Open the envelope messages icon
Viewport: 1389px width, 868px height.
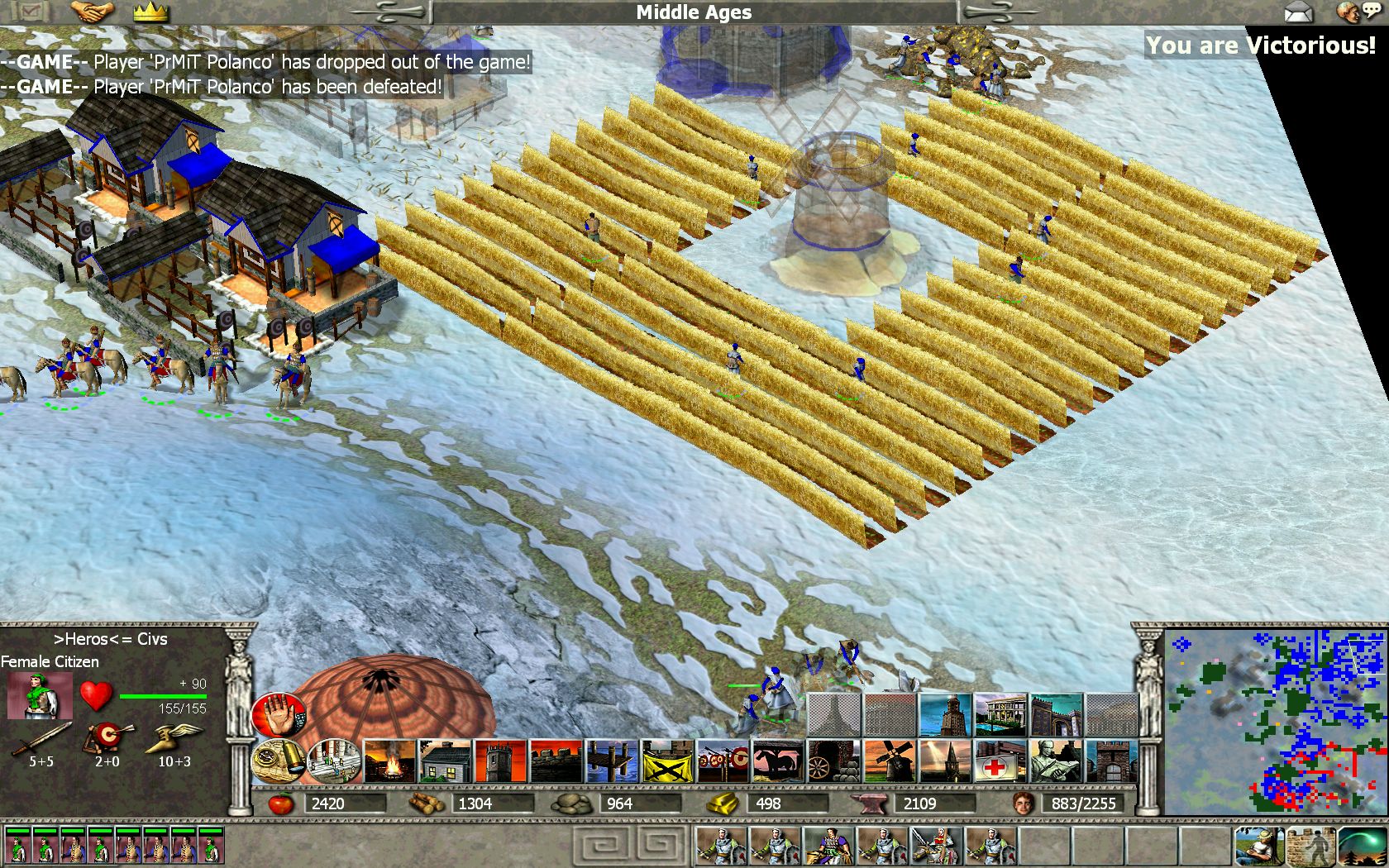(1298, 12)
